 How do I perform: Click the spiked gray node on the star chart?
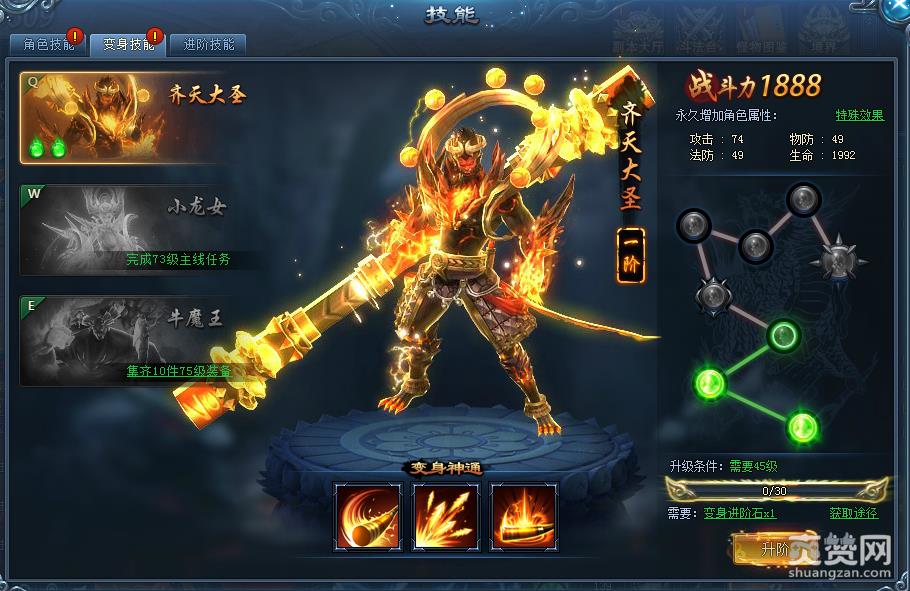[836, 260]
